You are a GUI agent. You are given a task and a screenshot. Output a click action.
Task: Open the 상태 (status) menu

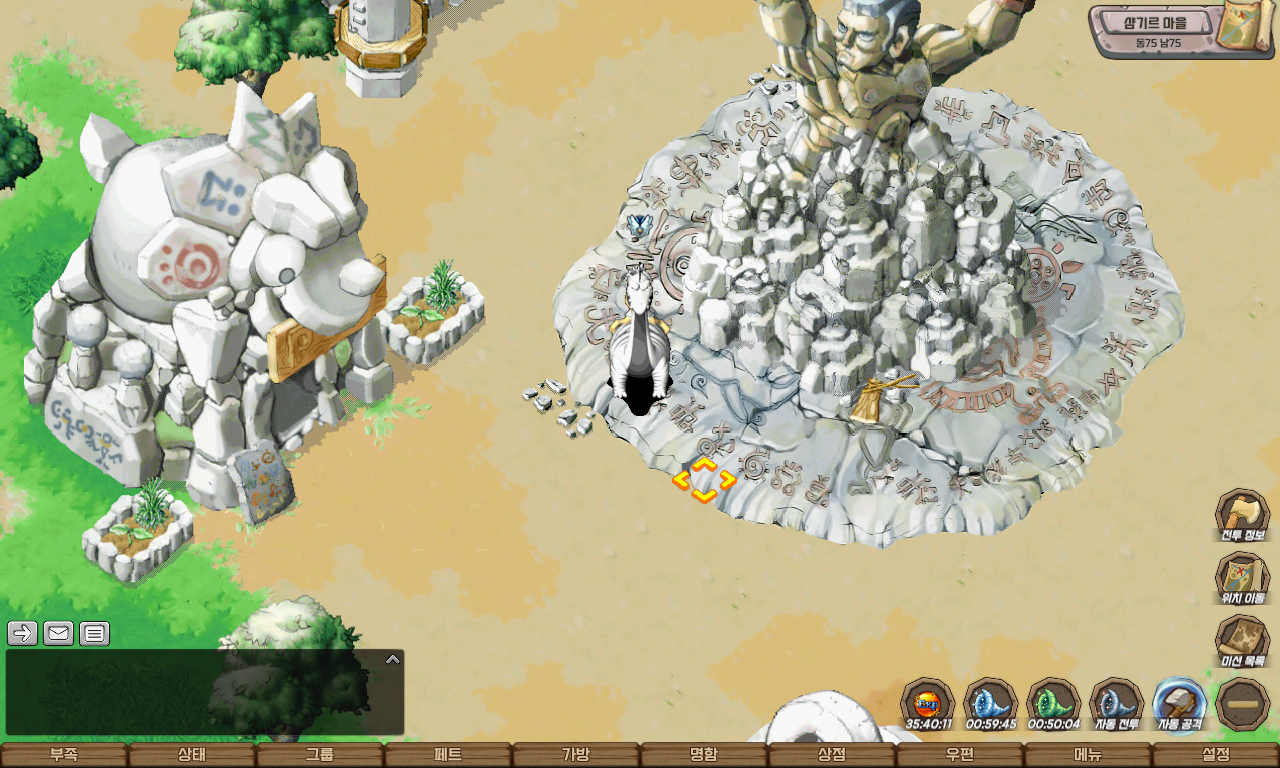coord(192,755)
